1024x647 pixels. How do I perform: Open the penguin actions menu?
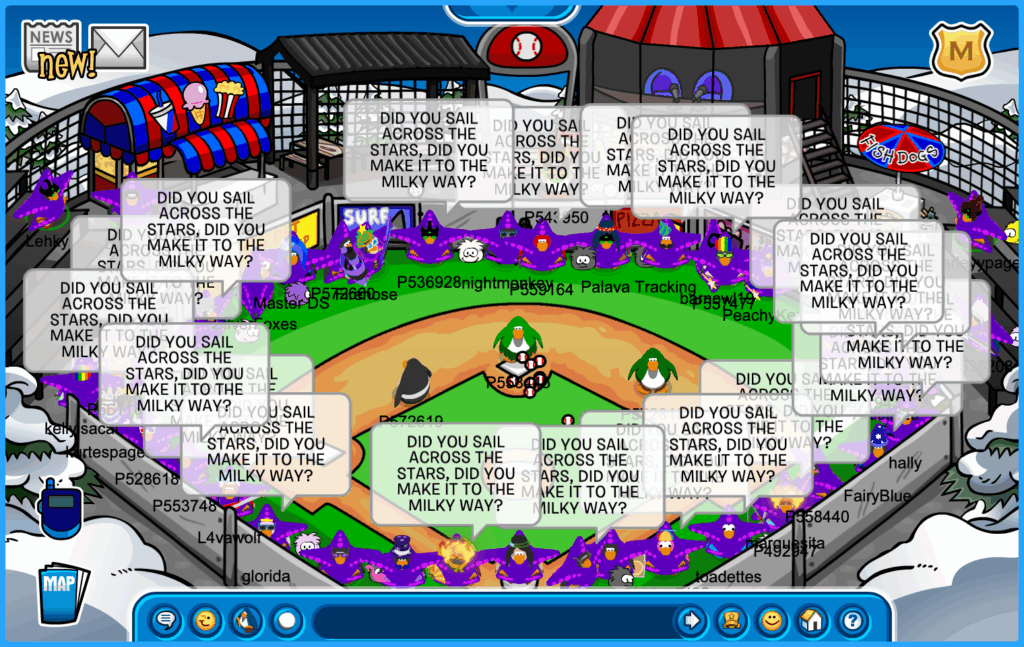pos(245,621)
